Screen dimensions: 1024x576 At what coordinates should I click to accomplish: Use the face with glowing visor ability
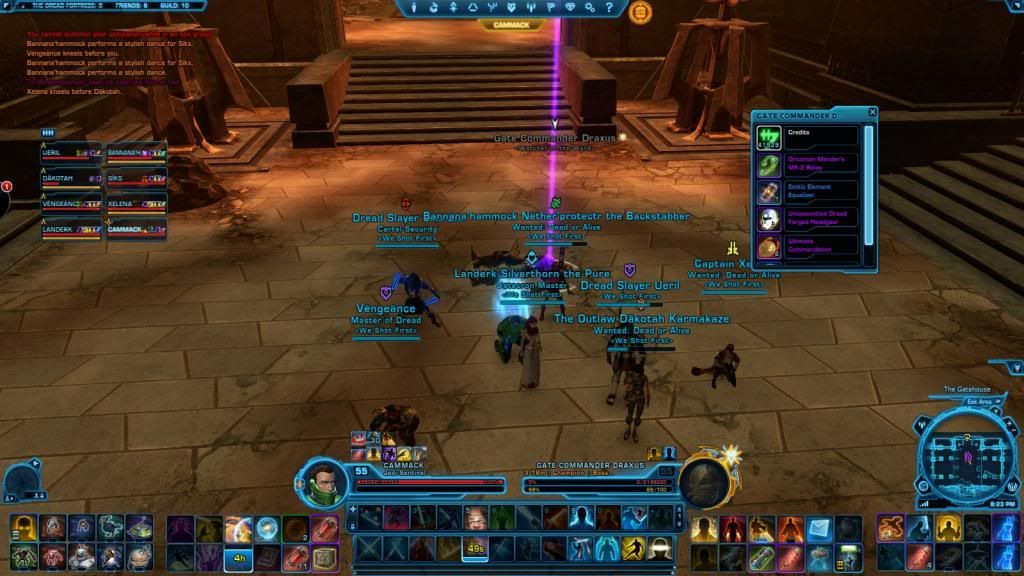coord(659,548)
